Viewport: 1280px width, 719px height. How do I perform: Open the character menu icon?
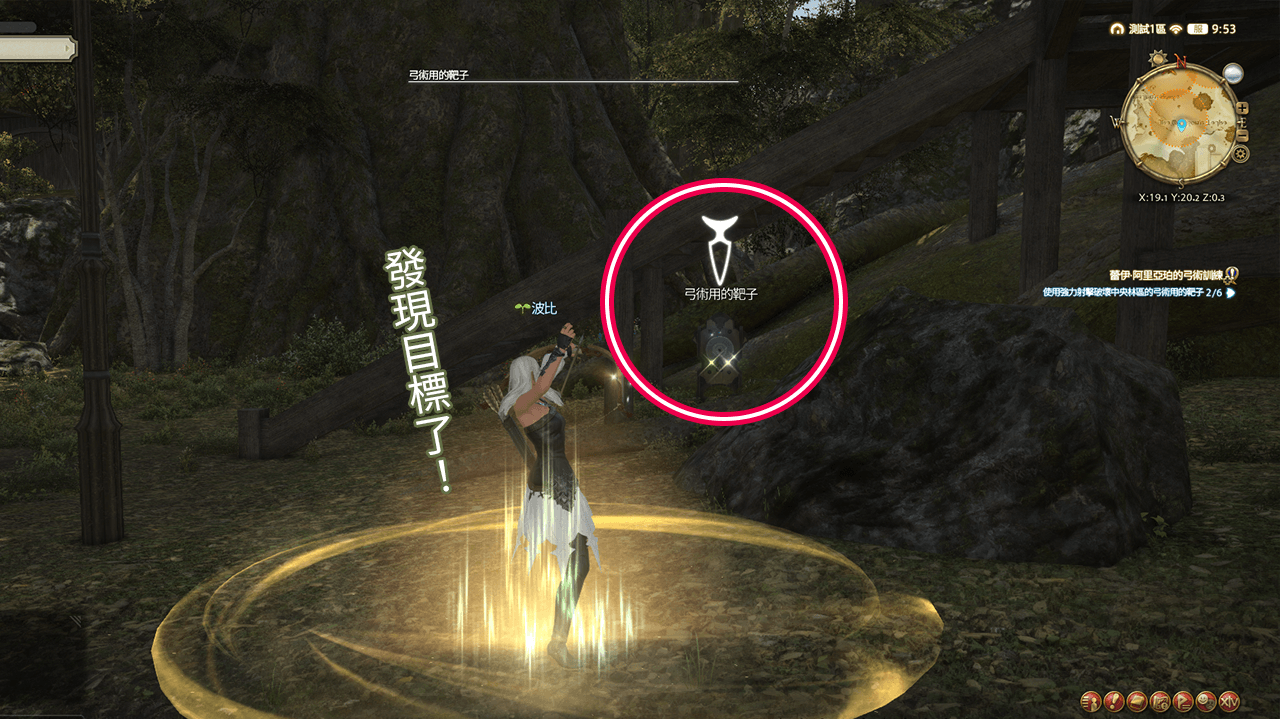pyautogui.click(x=1091, y=700)
